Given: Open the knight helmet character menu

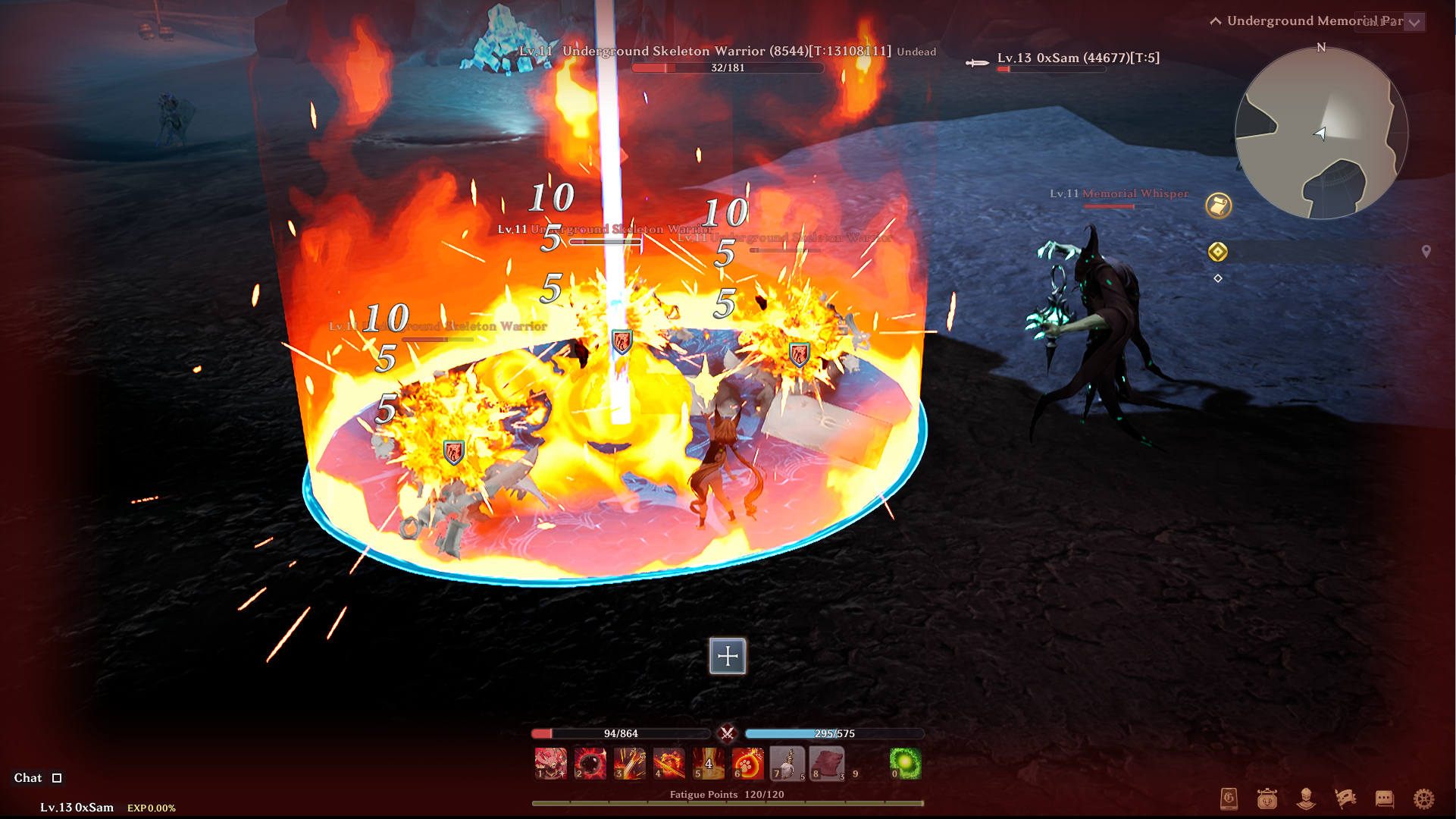Looking at the screenshot, I should (1305, 799).
